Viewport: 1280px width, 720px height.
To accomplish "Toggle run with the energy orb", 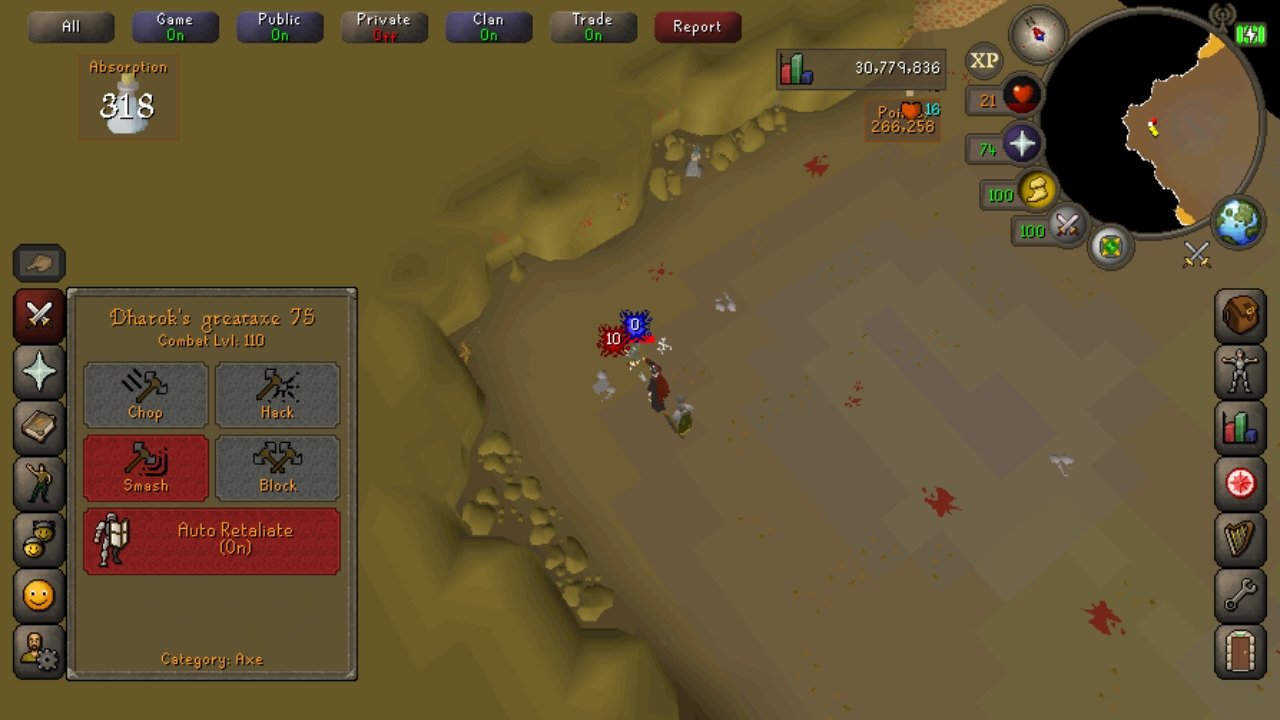I will click(x=1037, y=191).
